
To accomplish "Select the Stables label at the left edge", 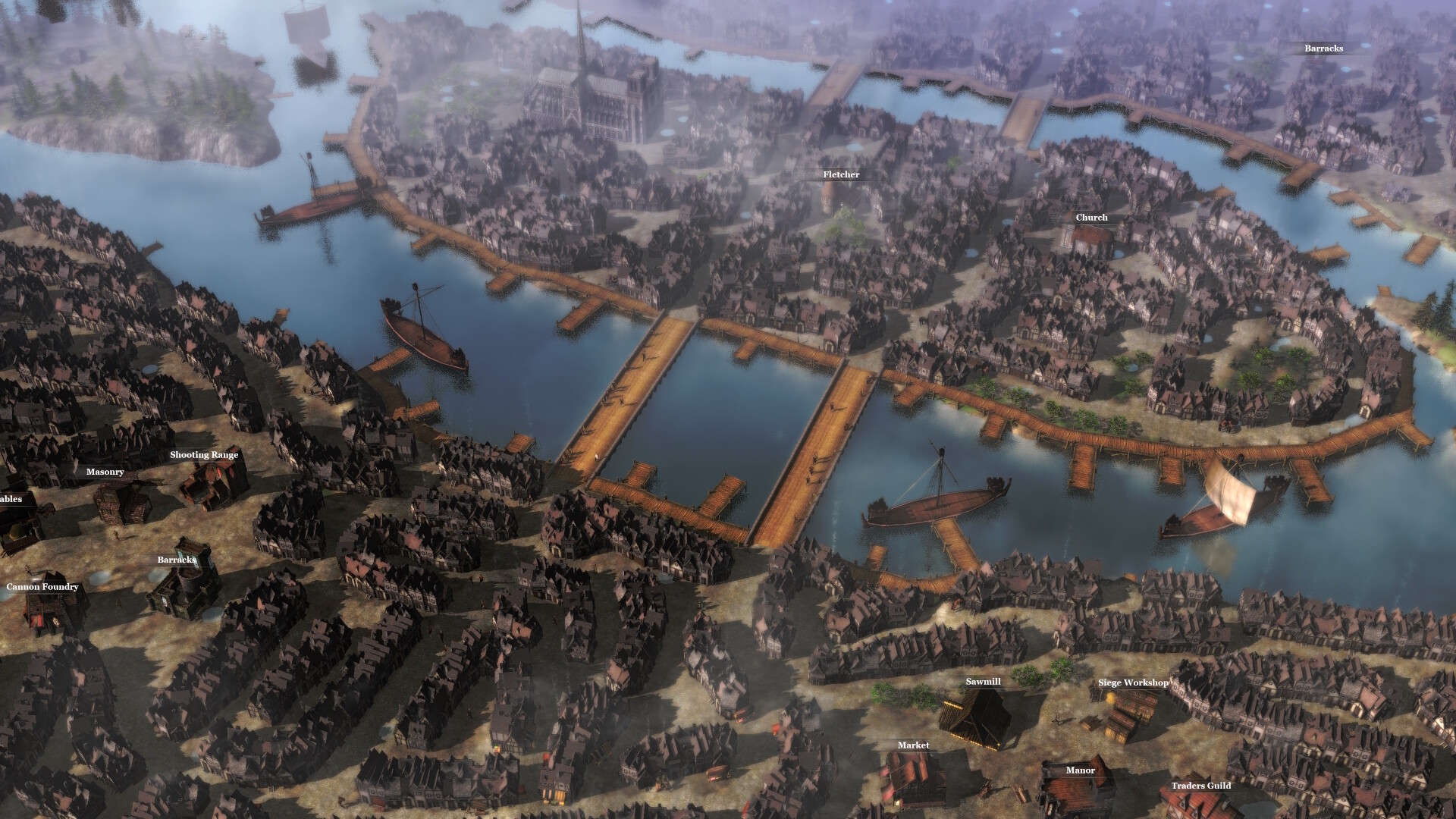I will tap(11, 499).
